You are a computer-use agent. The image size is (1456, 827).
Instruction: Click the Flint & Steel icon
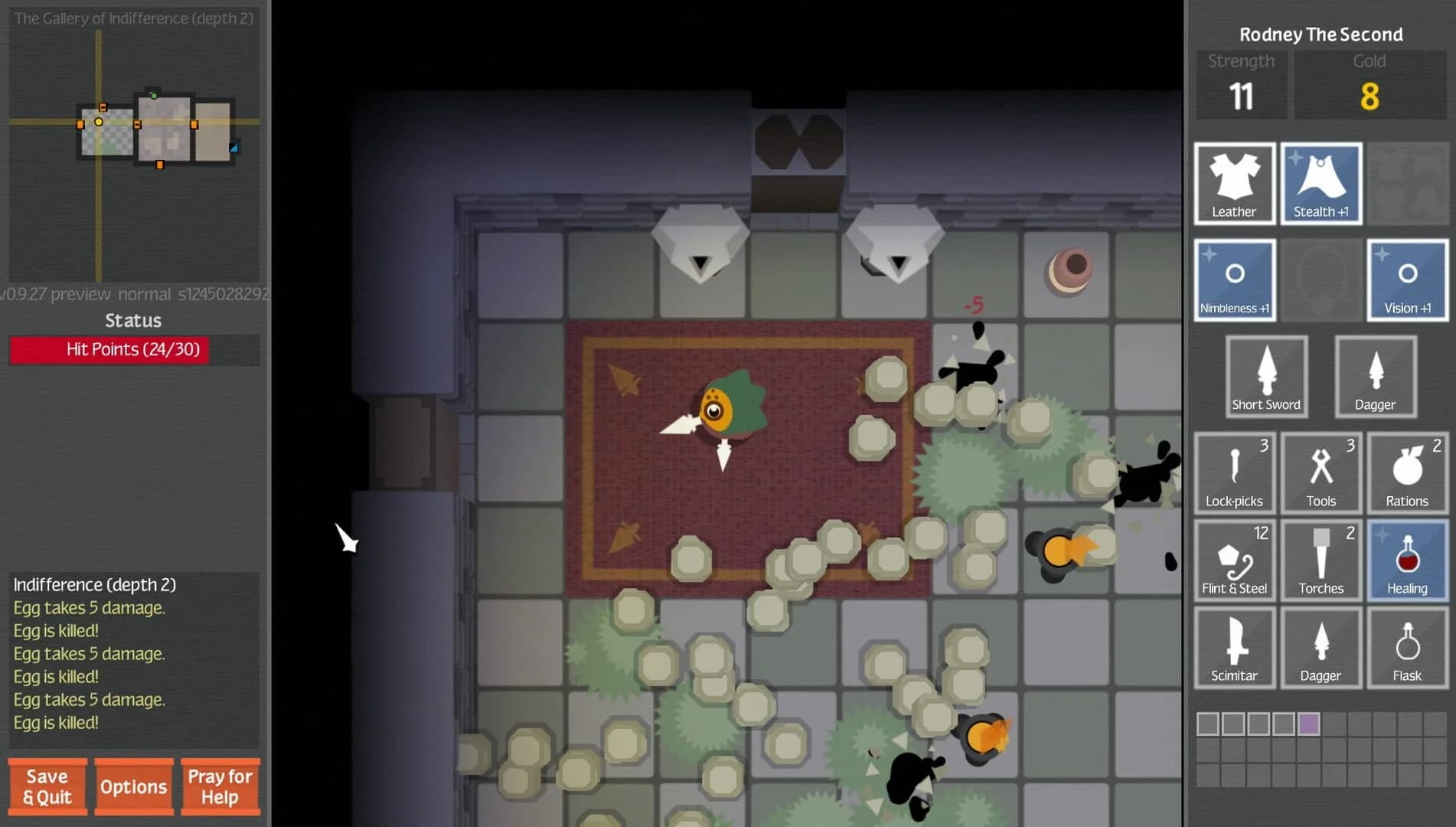1234,560
